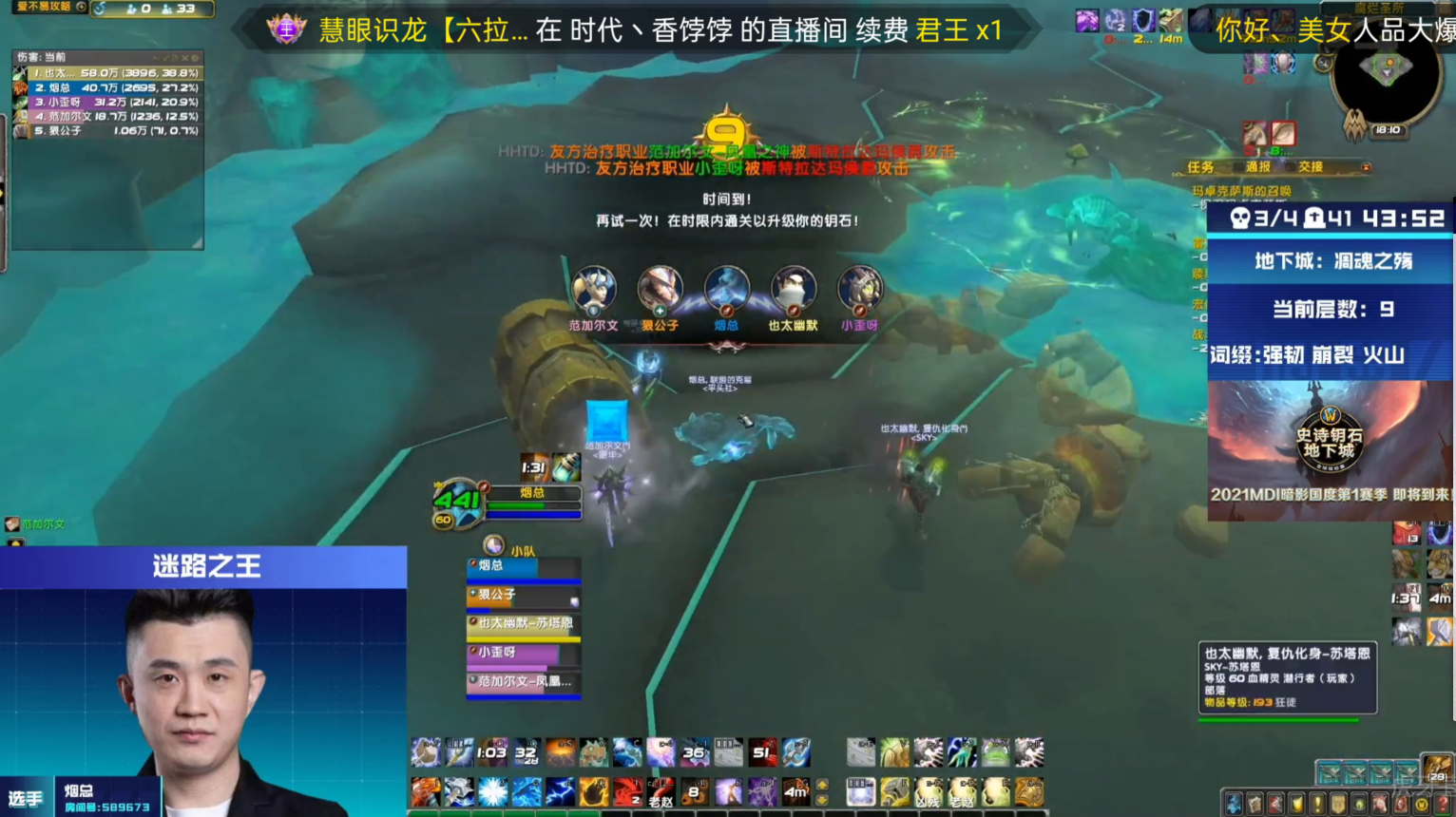Toggle the checkbox next to 通报
This screenshot has height=817, width=1456.
(x=1238, y=167)
